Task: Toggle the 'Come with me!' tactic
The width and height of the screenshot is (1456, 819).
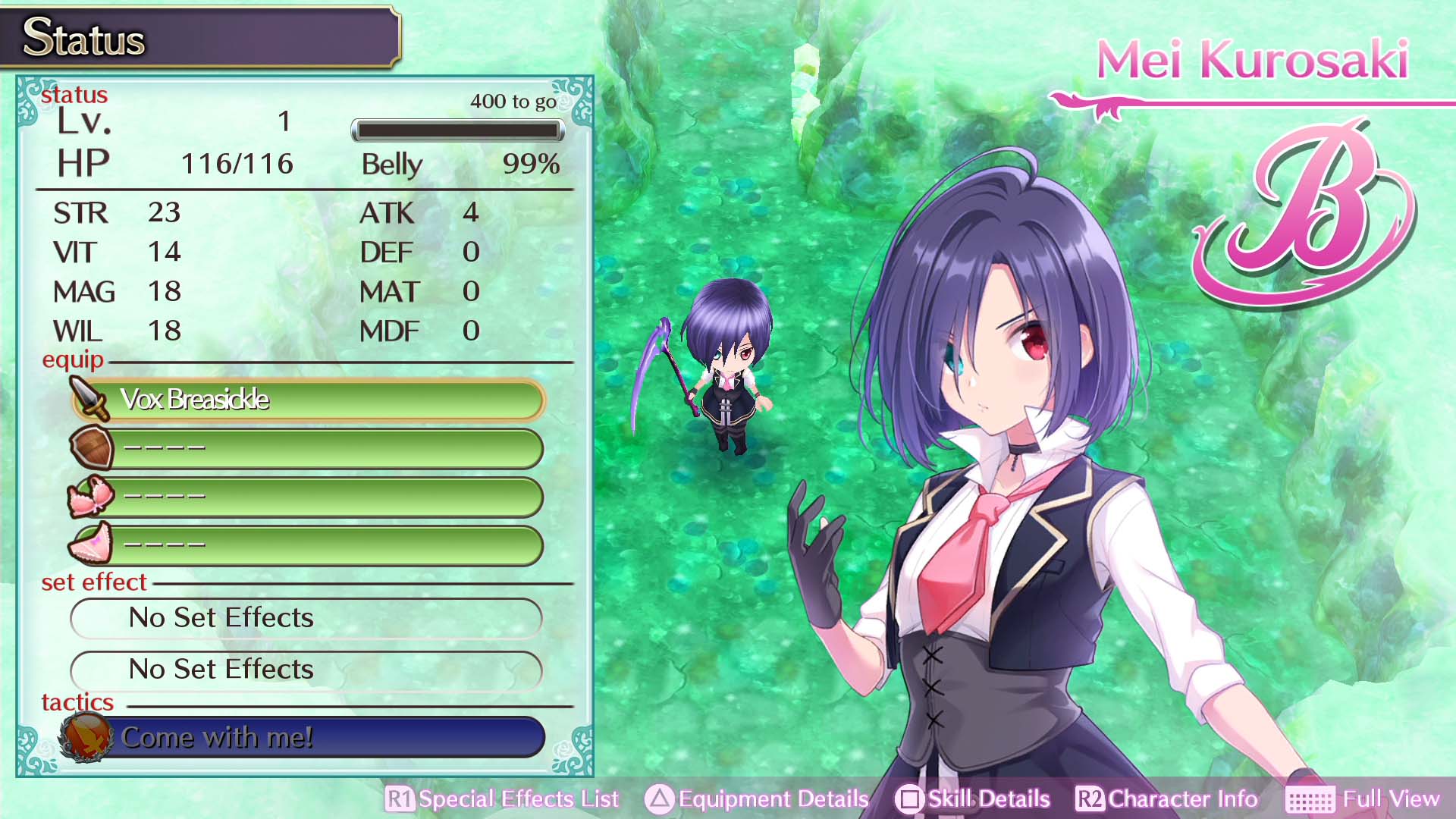Action: click(x=334, y=736)
